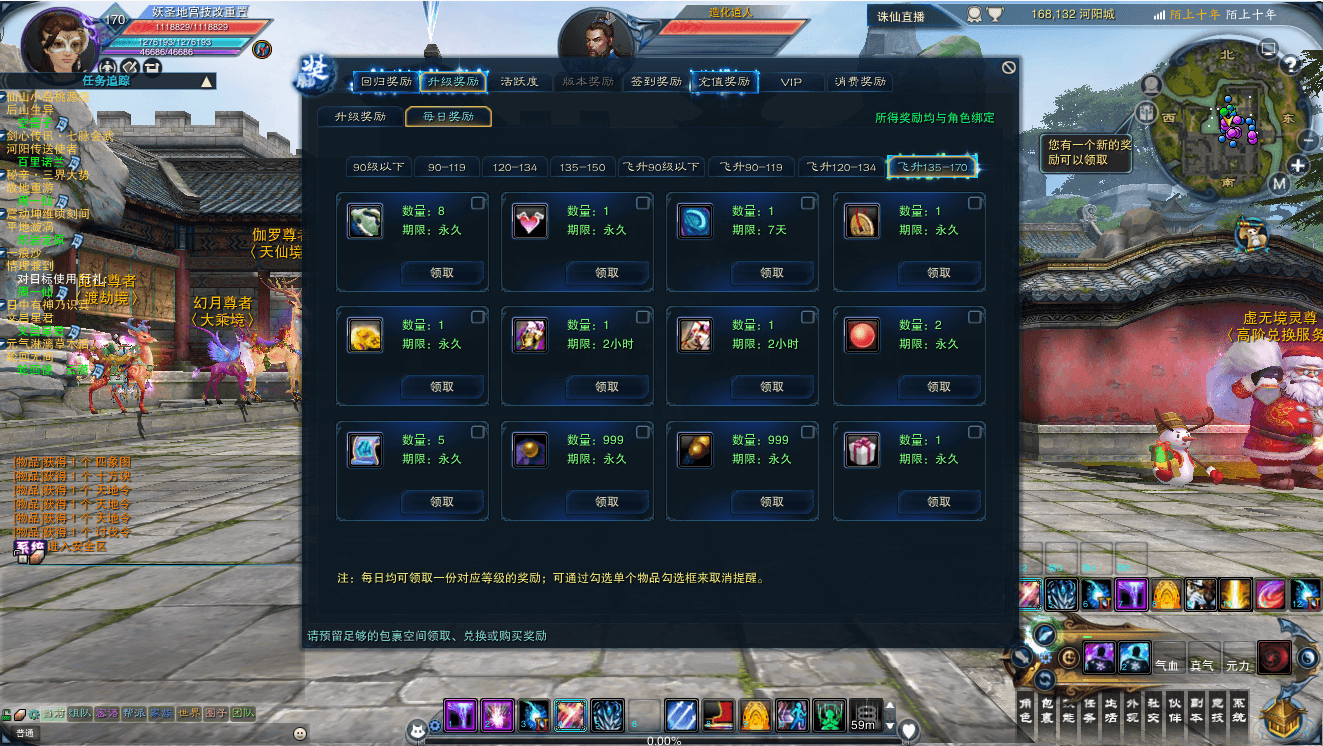This screenshot has width=1323, height=746.
Task: Open the 包裹 inventory icon in bottom menu
Action: (x=1047, y=710)
